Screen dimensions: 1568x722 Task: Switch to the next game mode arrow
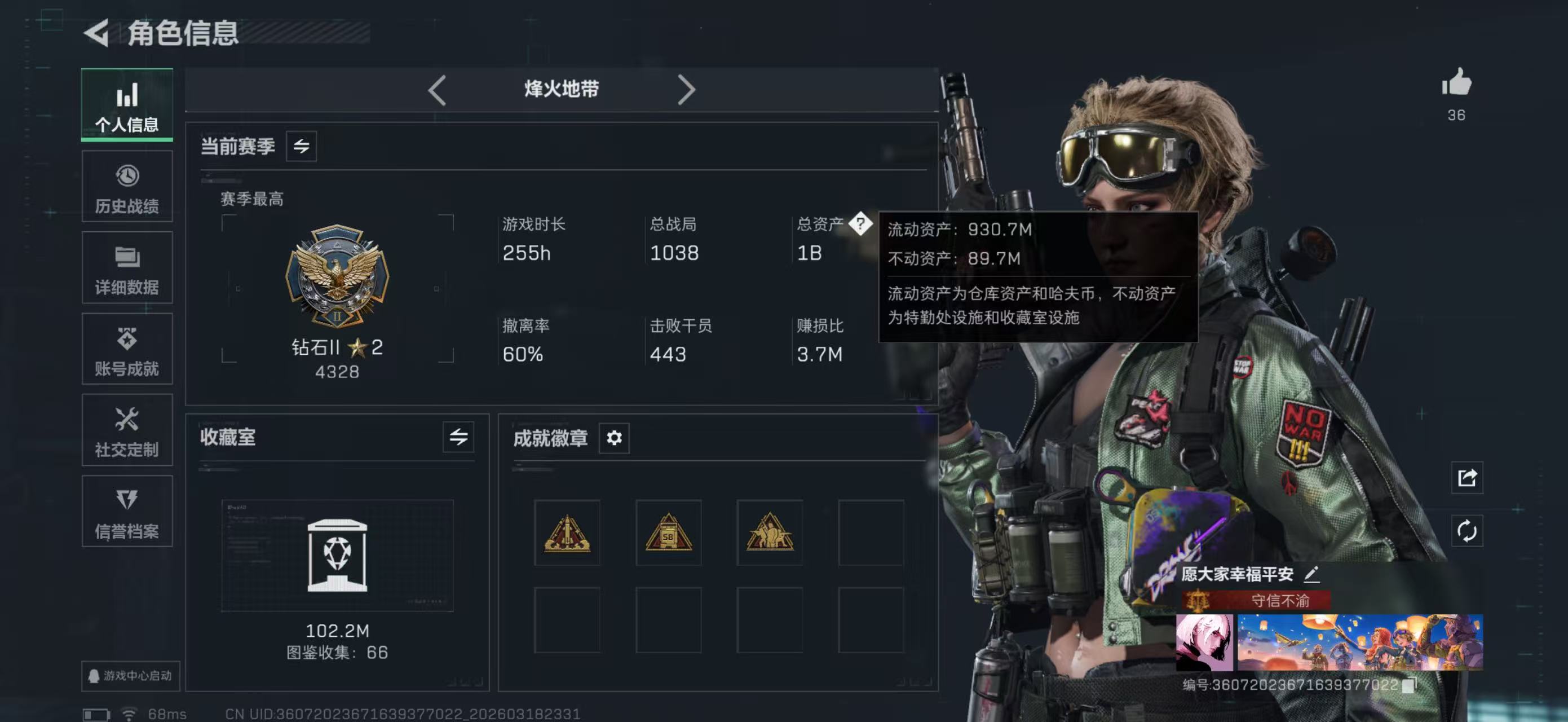point(686,90)
